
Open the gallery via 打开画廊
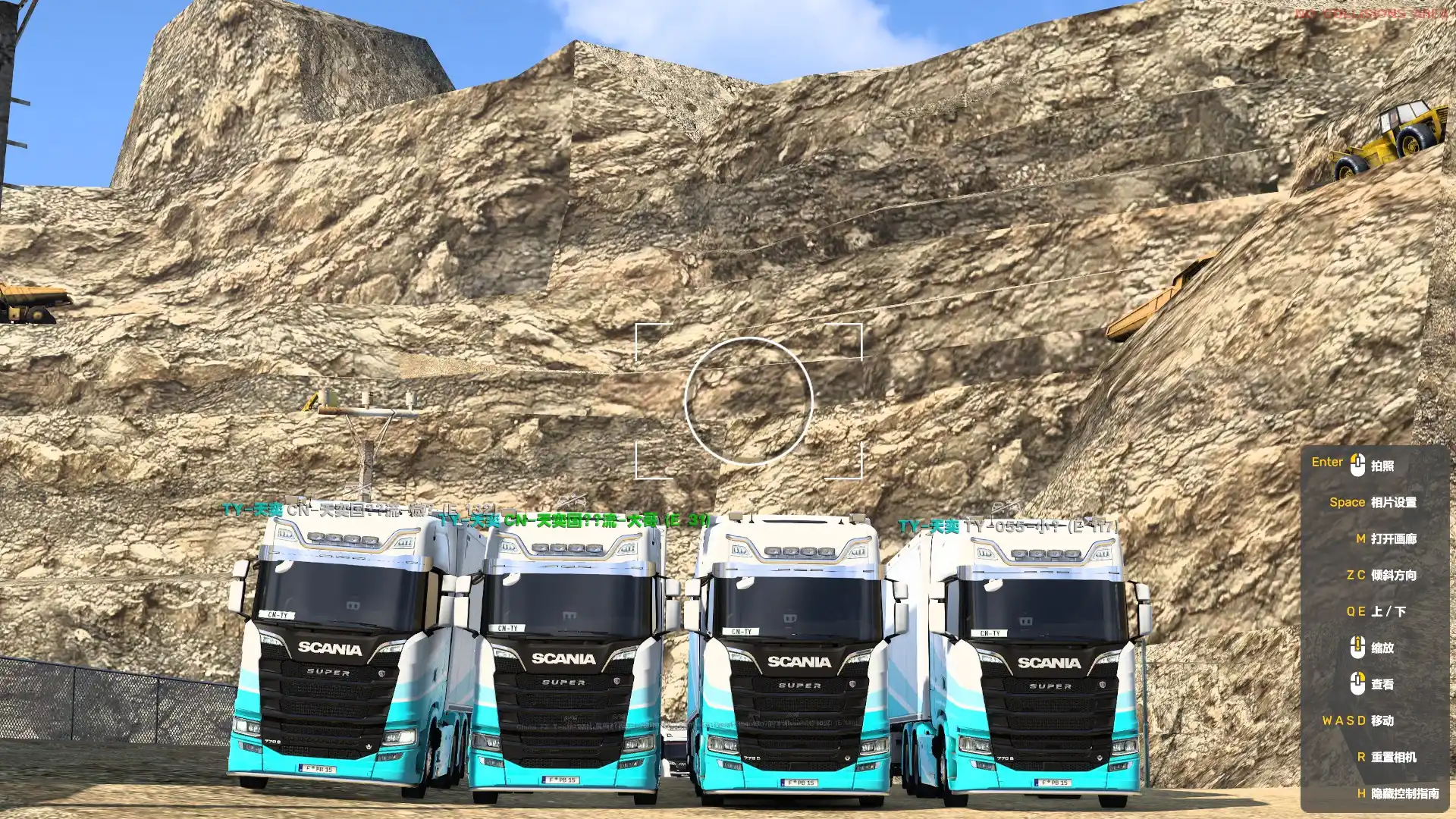(x=1393, y=538)
